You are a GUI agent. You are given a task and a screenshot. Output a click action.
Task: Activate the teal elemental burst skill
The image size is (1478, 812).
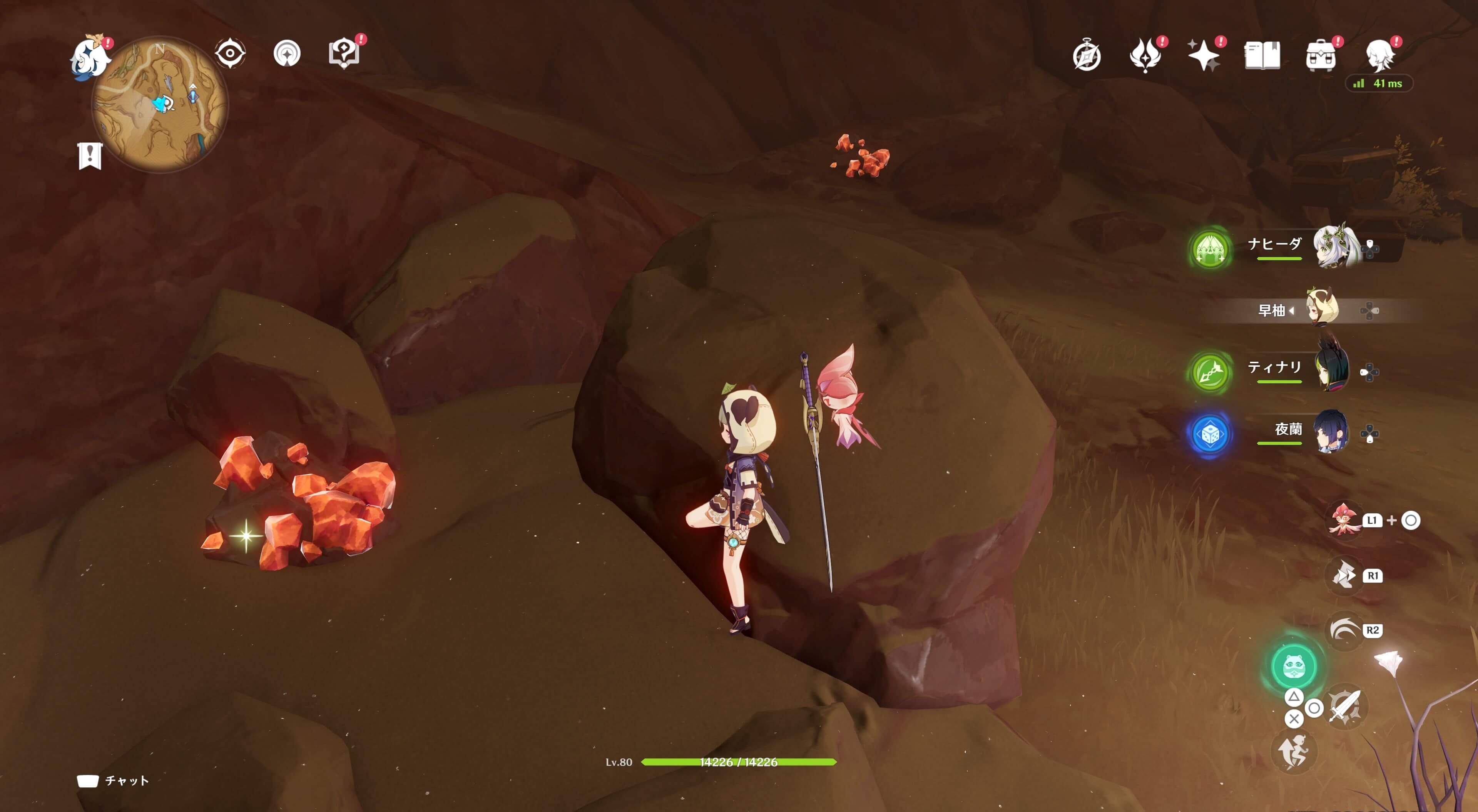1294,666
